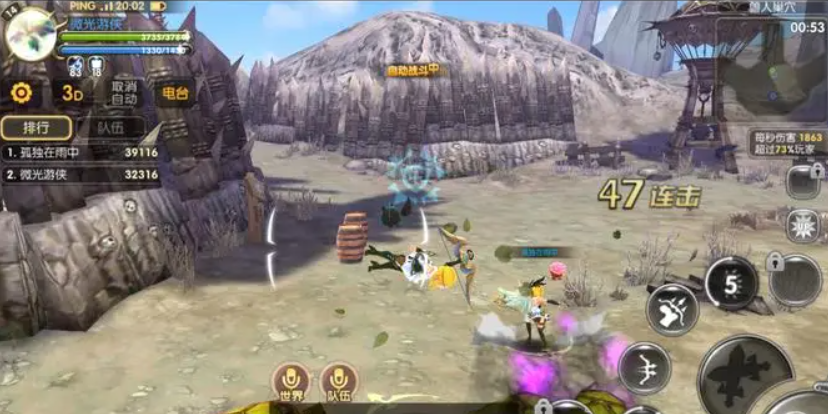Open settings via the gear icon
Viewport: 828px width, 414px height.
click(x=21, y=93)
